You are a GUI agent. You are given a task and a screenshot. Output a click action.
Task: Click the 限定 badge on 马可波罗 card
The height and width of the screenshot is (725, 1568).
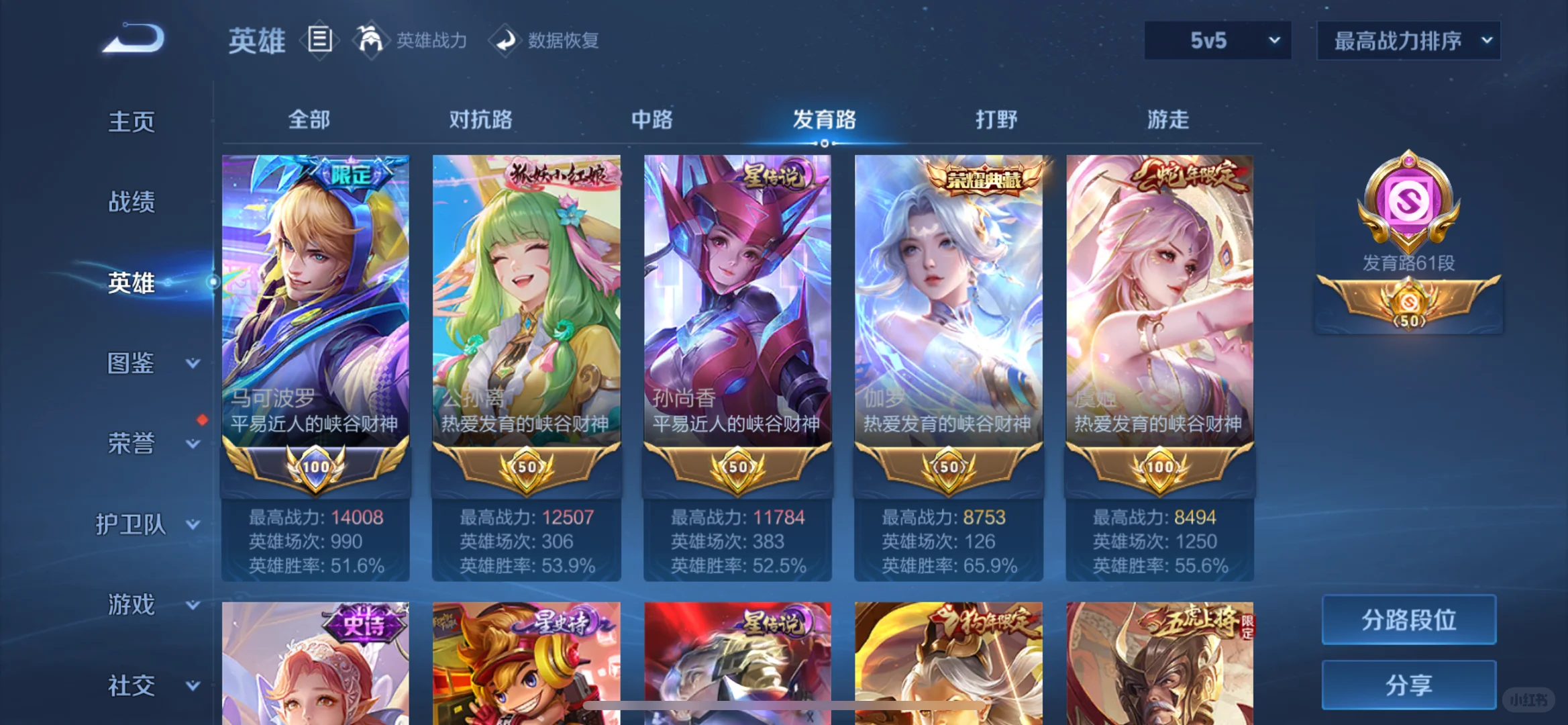coord(351,175)
